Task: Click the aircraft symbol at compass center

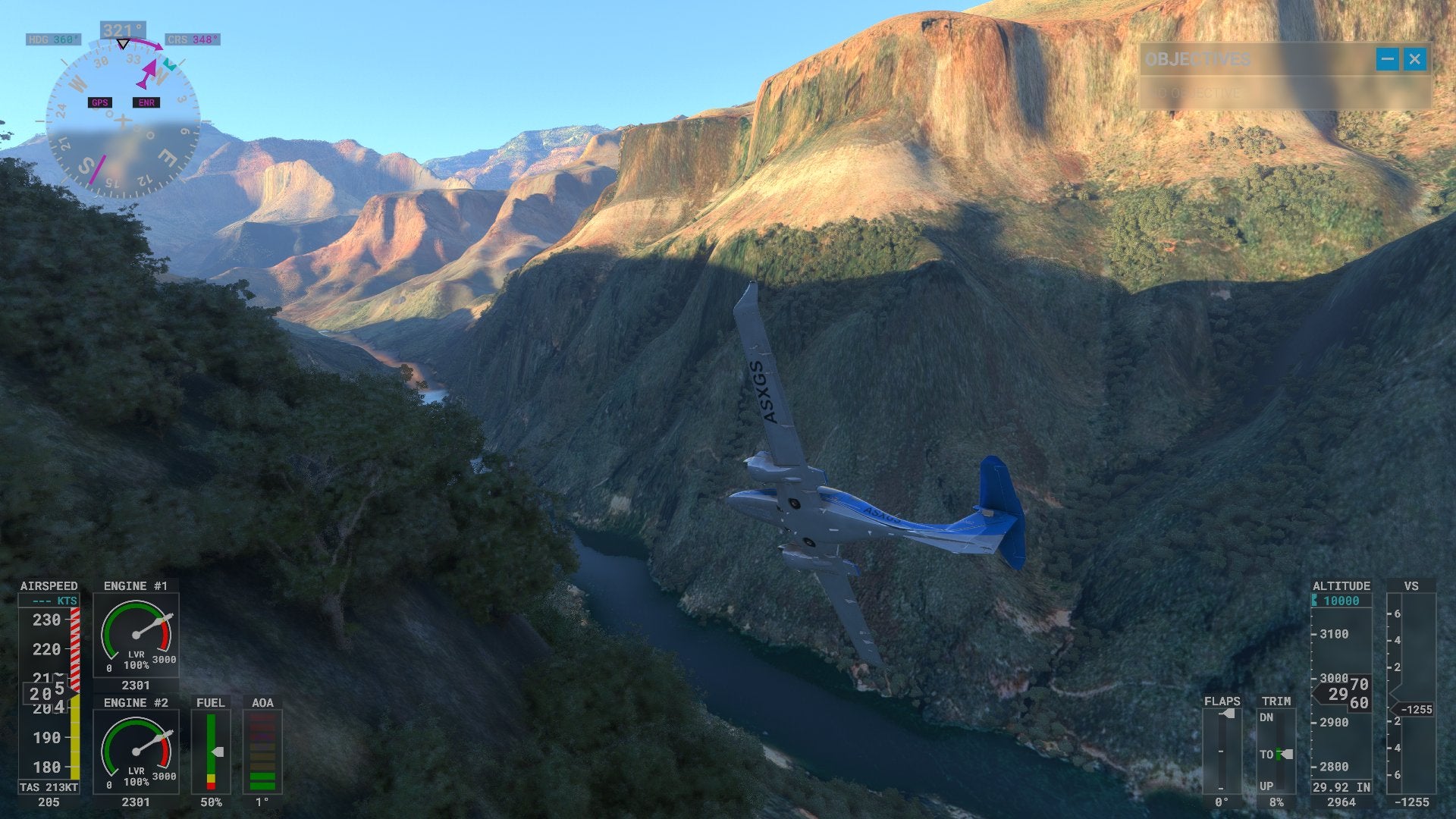Action: point(124,118)
